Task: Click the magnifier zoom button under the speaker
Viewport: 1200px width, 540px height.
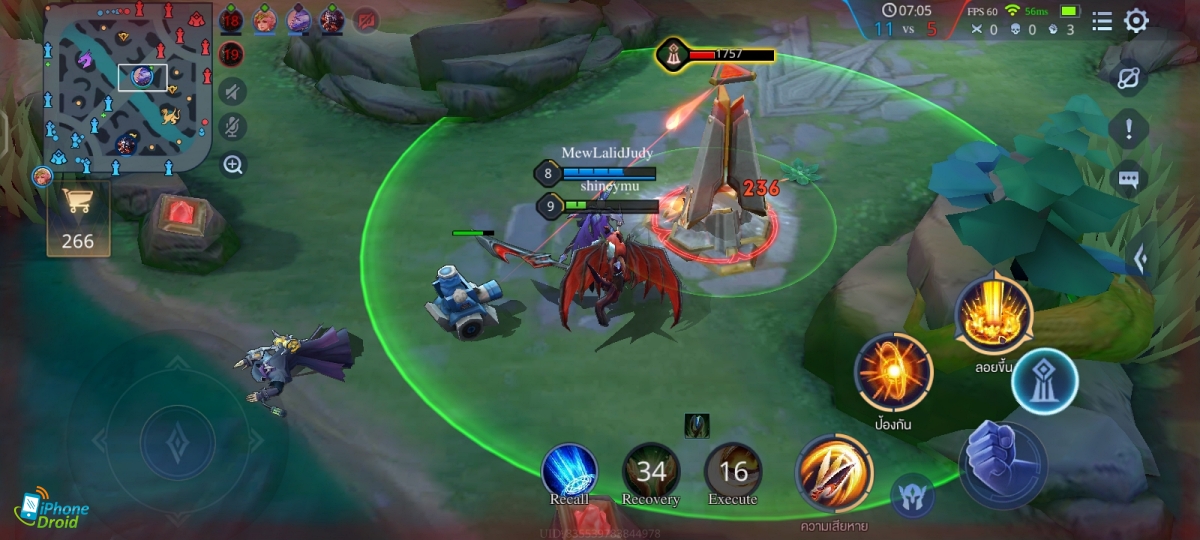Action: coord(233,165)
